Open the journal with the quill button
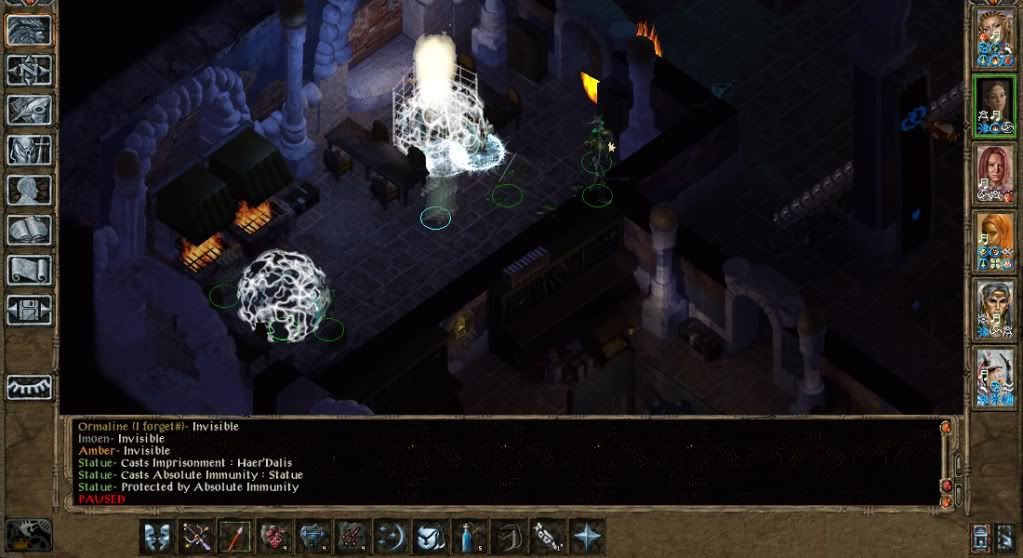This screenshot has height=558, width=1023. point(29,110)
